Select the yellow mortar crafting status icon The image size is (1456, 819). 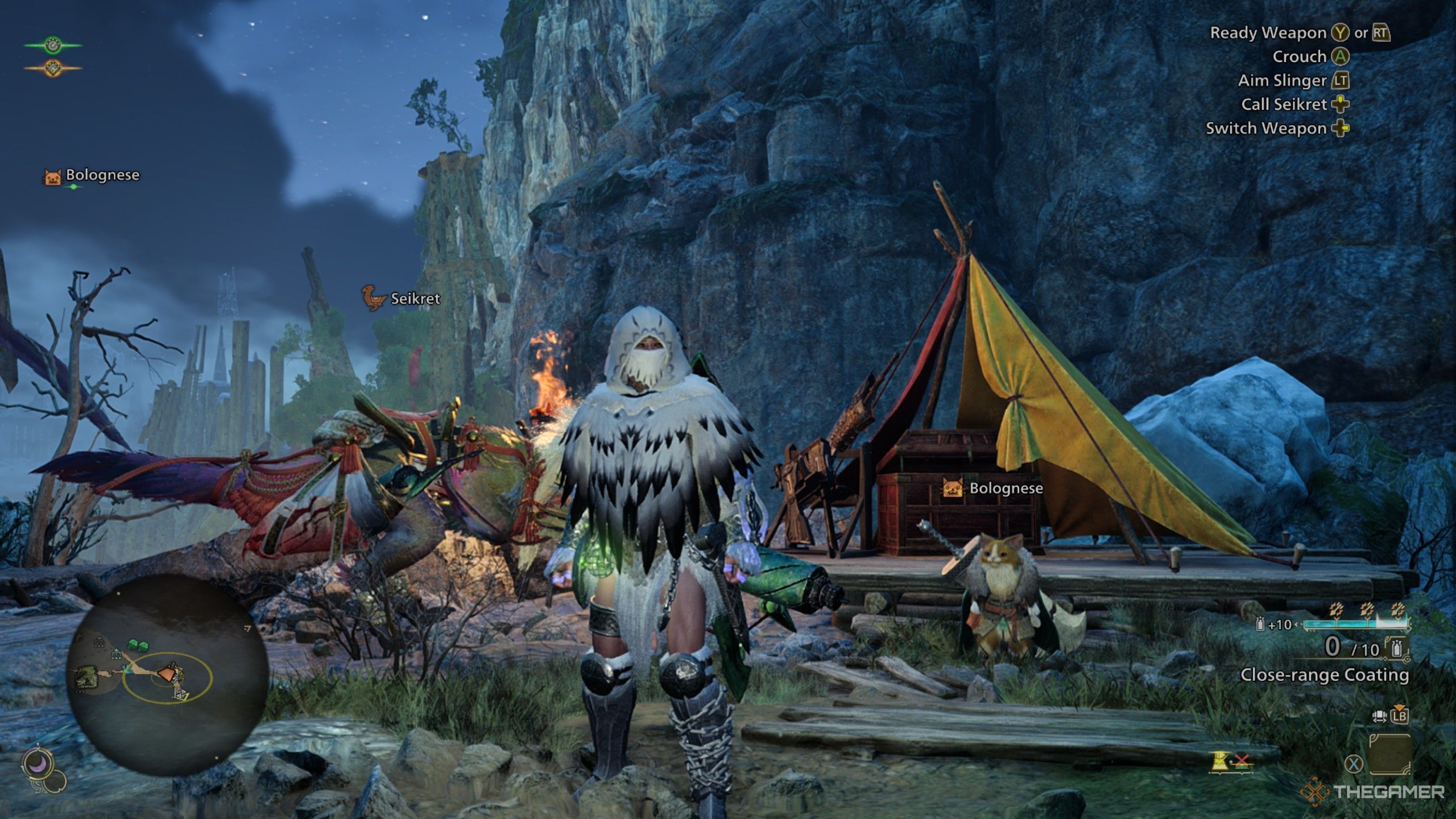click(x=1219, y=761)
